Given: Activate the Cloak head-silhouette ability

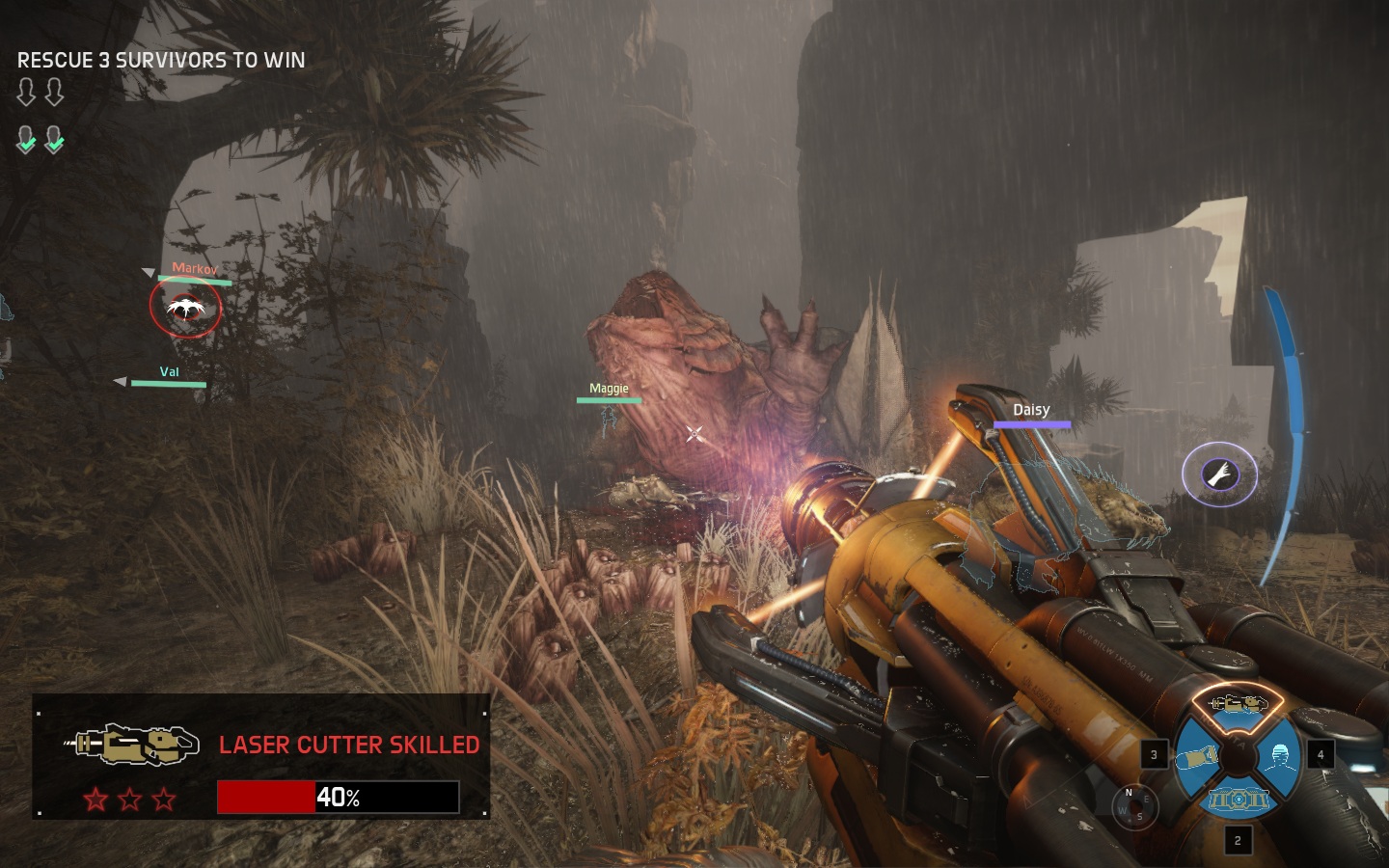Looking at the screenshot, I should tap(1281, 756).
